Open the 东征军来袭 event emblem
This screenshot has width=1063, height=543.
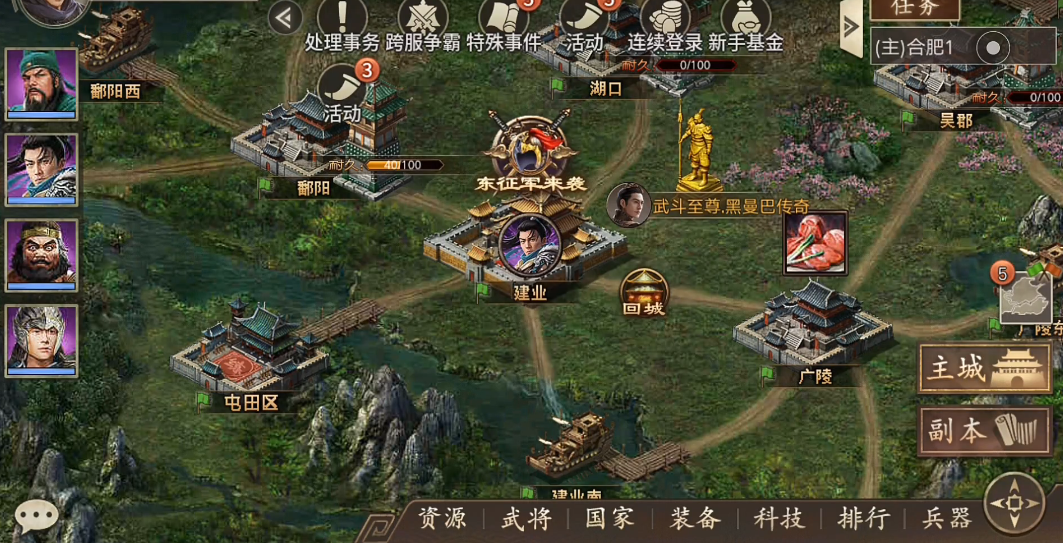pyautogui.click(x=529, y=151)
